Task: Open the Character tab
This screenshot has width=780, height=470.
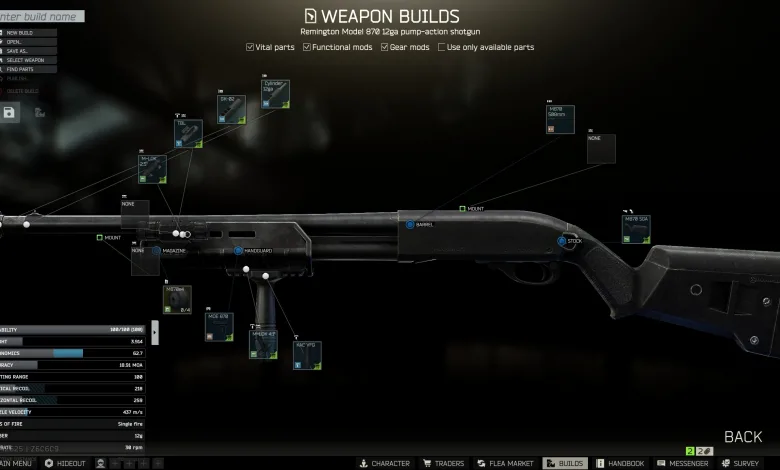Action: tap(384, 464)
